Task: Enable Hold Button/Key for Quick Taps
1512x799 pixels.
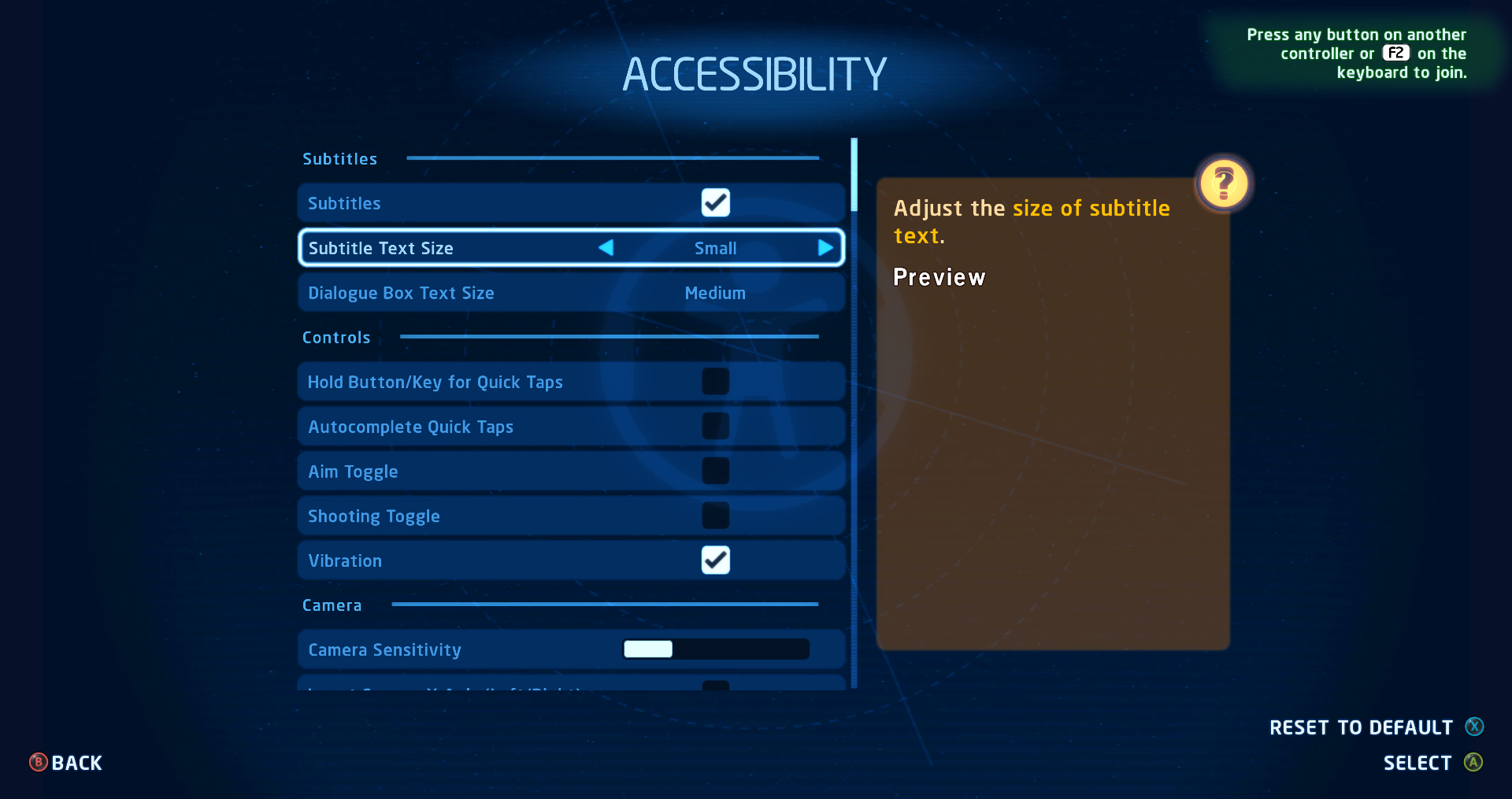Action: tap(715, 382)
